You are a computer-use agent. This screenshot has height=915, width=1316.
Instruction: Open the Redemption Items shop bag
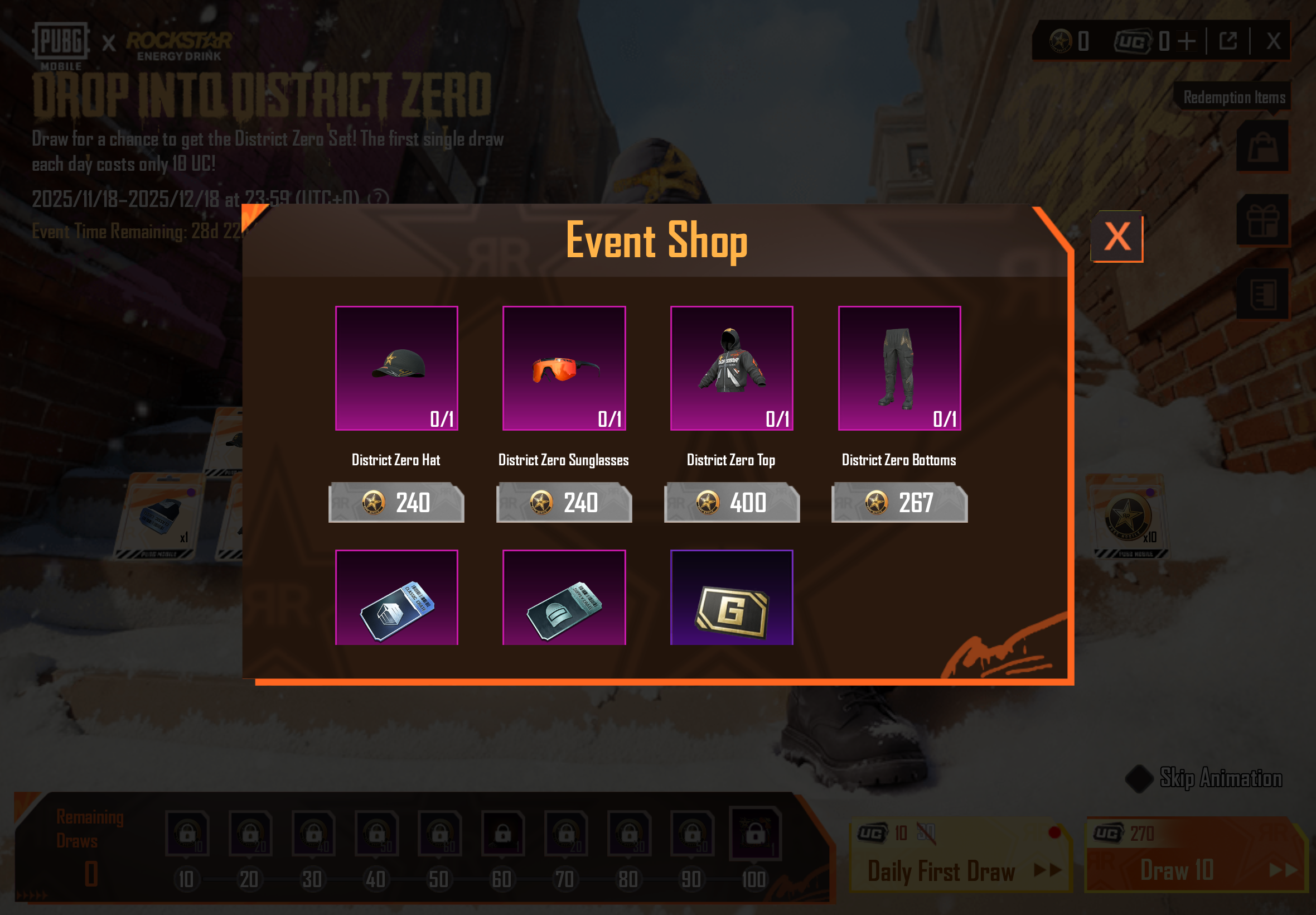tap(1262, 146)
